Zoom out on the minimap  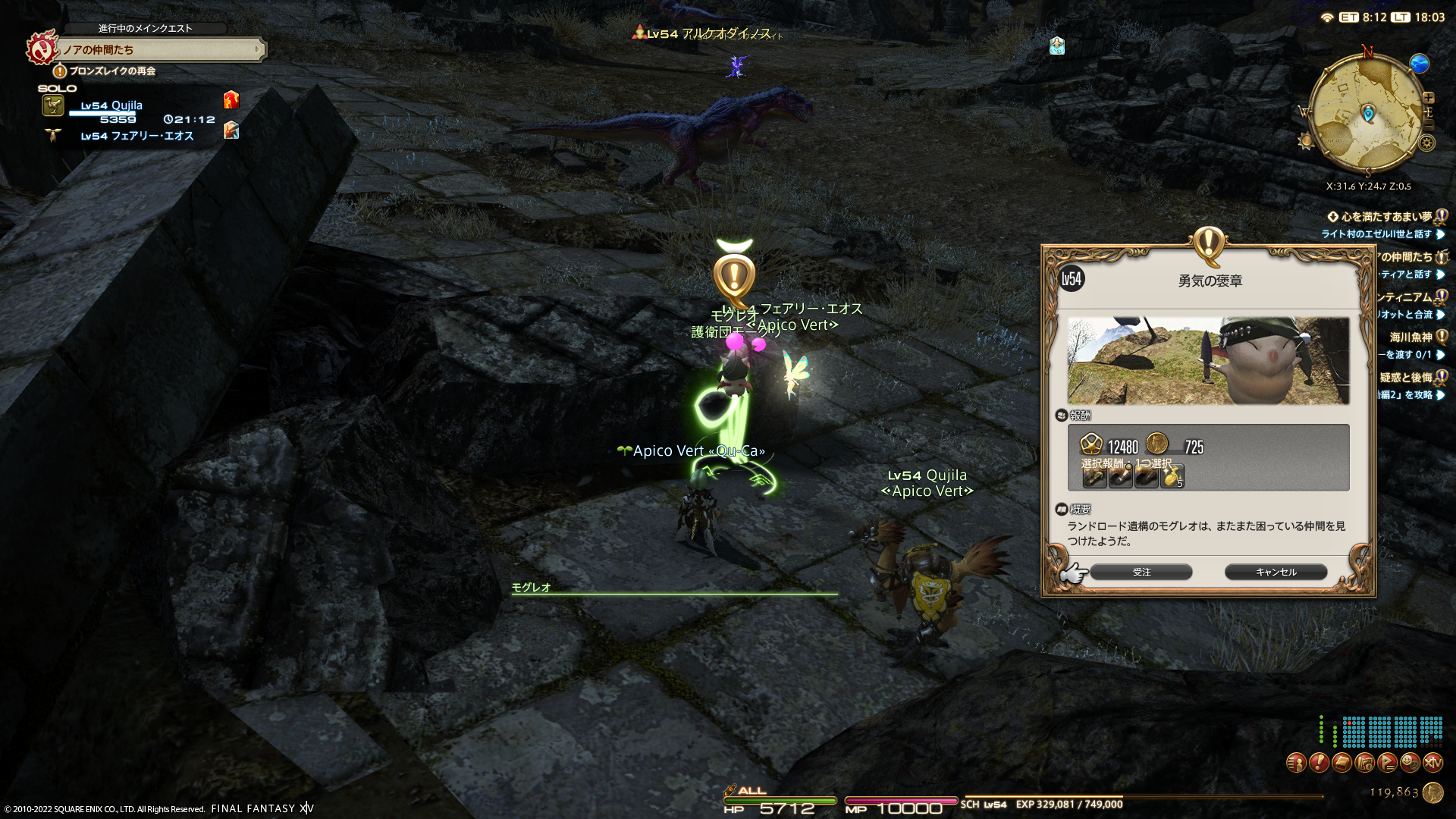[1429, 125]
